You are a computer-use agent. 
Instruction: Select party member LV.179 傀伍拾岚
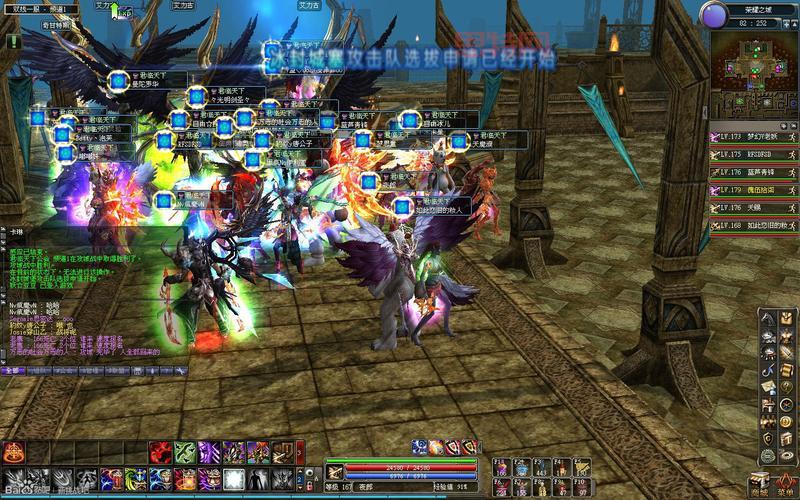(754, 190)
